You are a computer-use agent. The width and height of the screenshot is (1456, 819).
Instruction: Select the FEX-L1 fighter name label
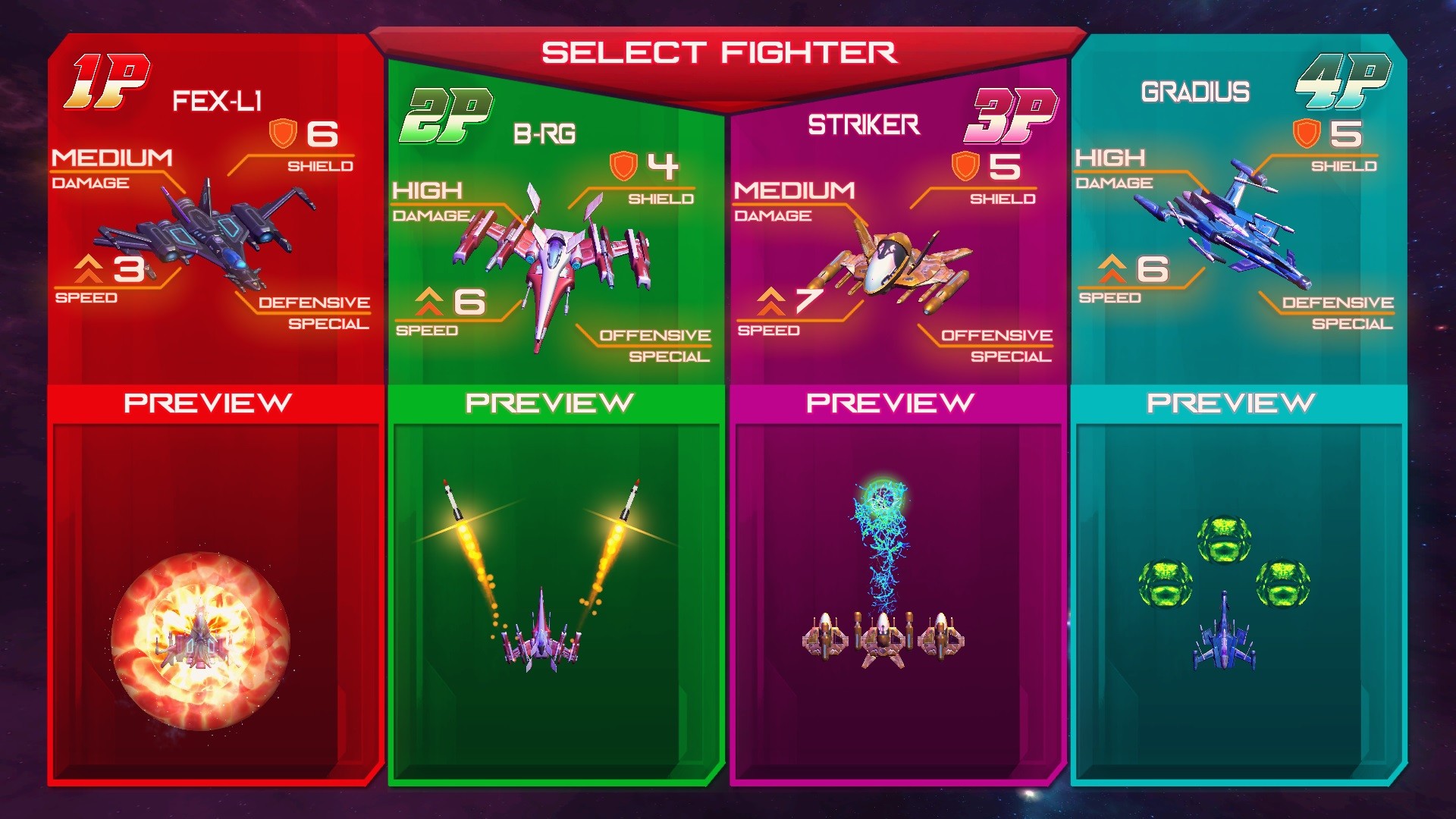pyautogui.click(x=218, y=100)
